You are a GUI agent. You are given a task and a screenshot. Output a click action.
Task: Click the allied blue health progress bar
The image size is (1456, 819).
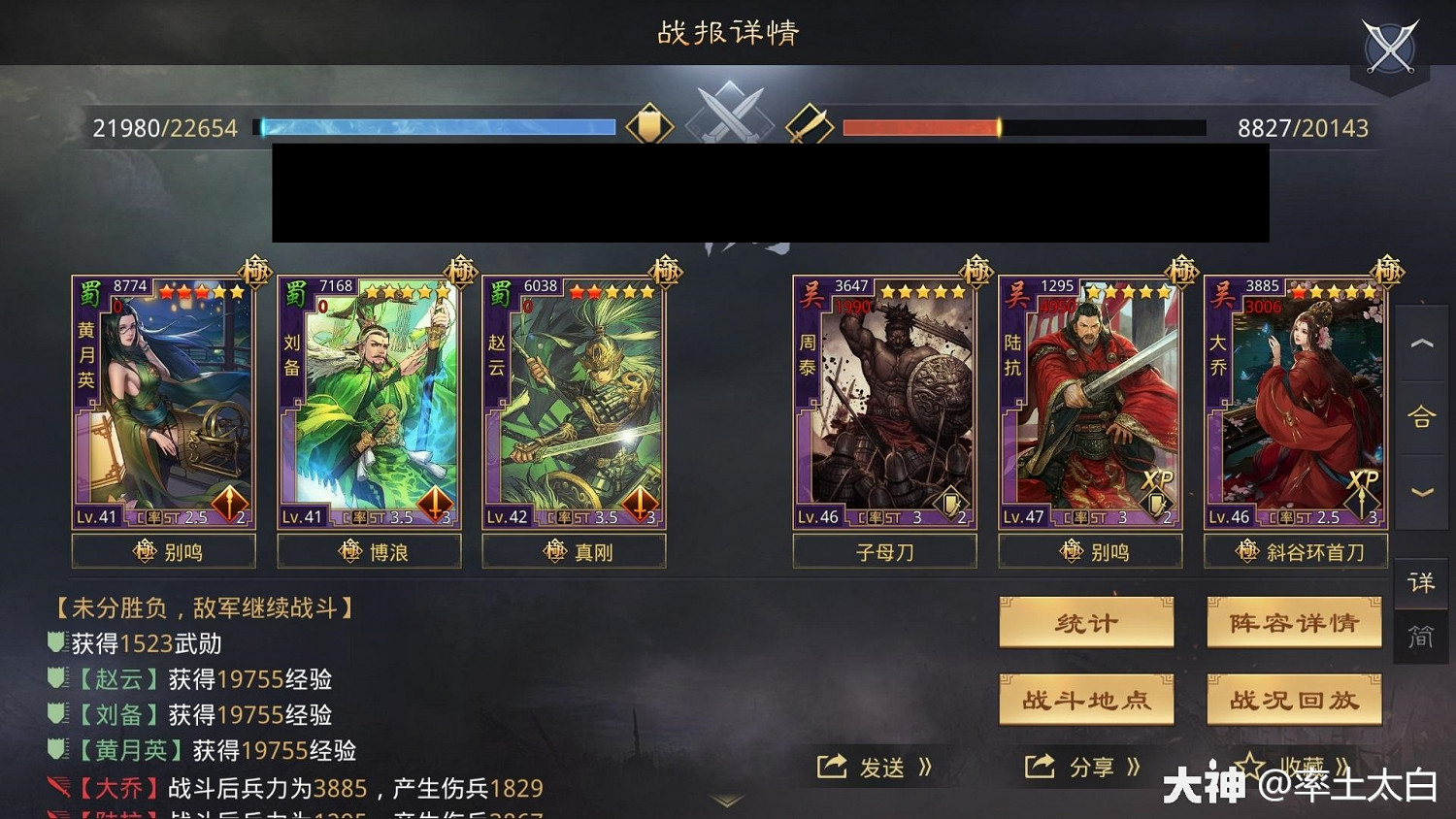click(437, 126)
